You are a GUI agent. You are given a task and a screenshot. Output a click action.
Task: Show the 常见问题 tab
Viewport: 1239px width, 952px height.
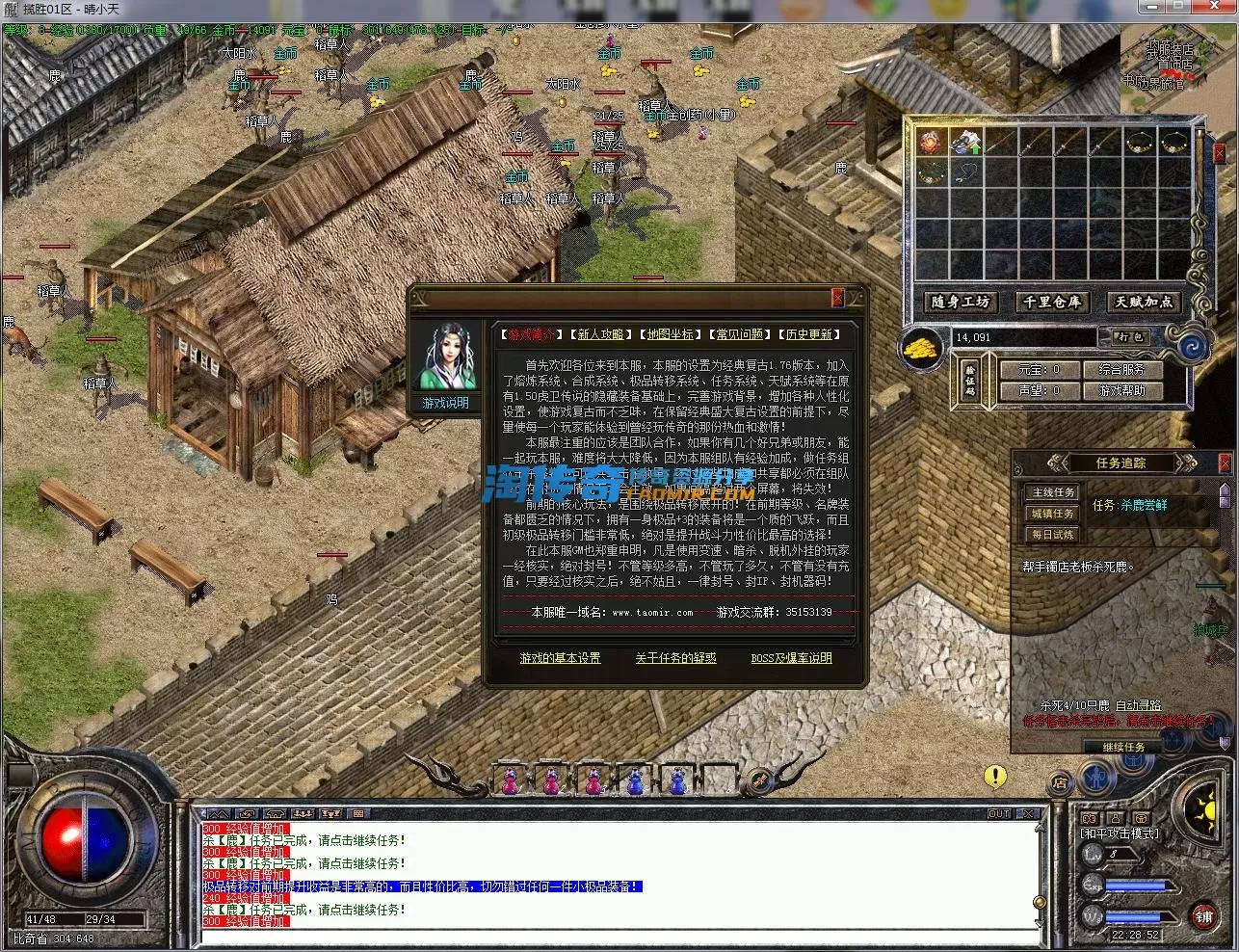(739, 334)
